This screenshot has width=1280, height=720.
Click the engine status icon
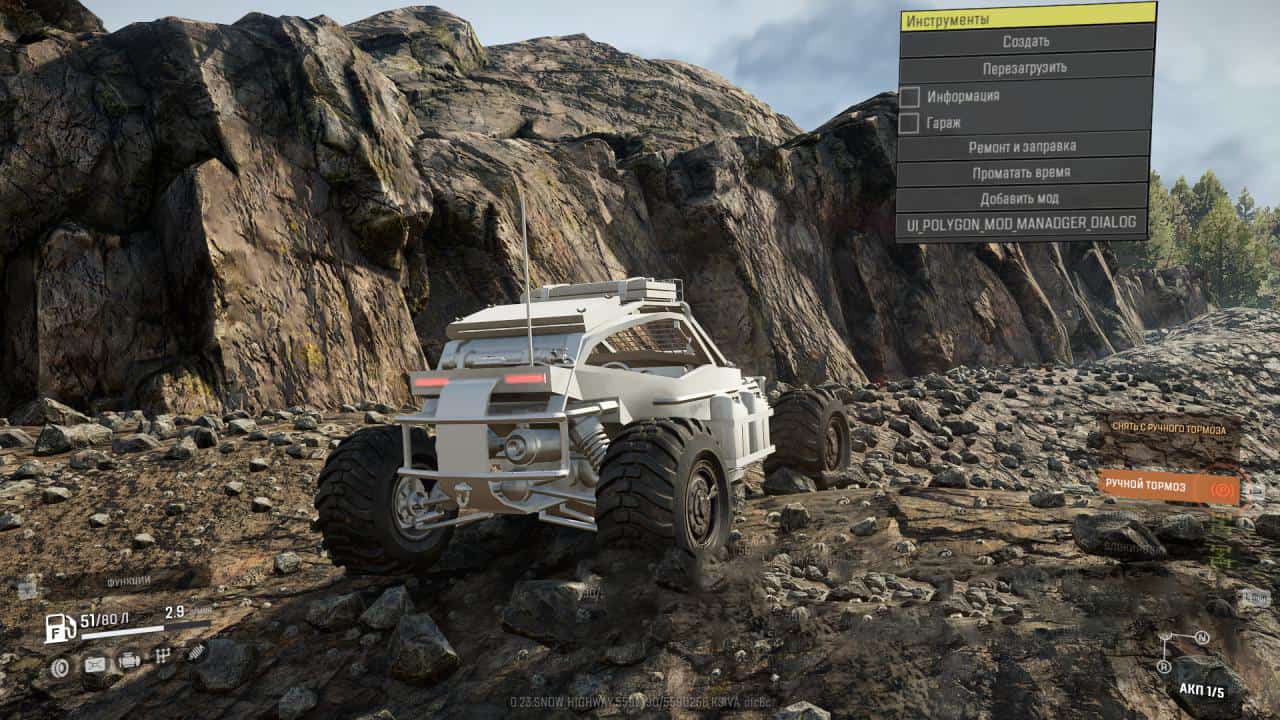point(129,660)
